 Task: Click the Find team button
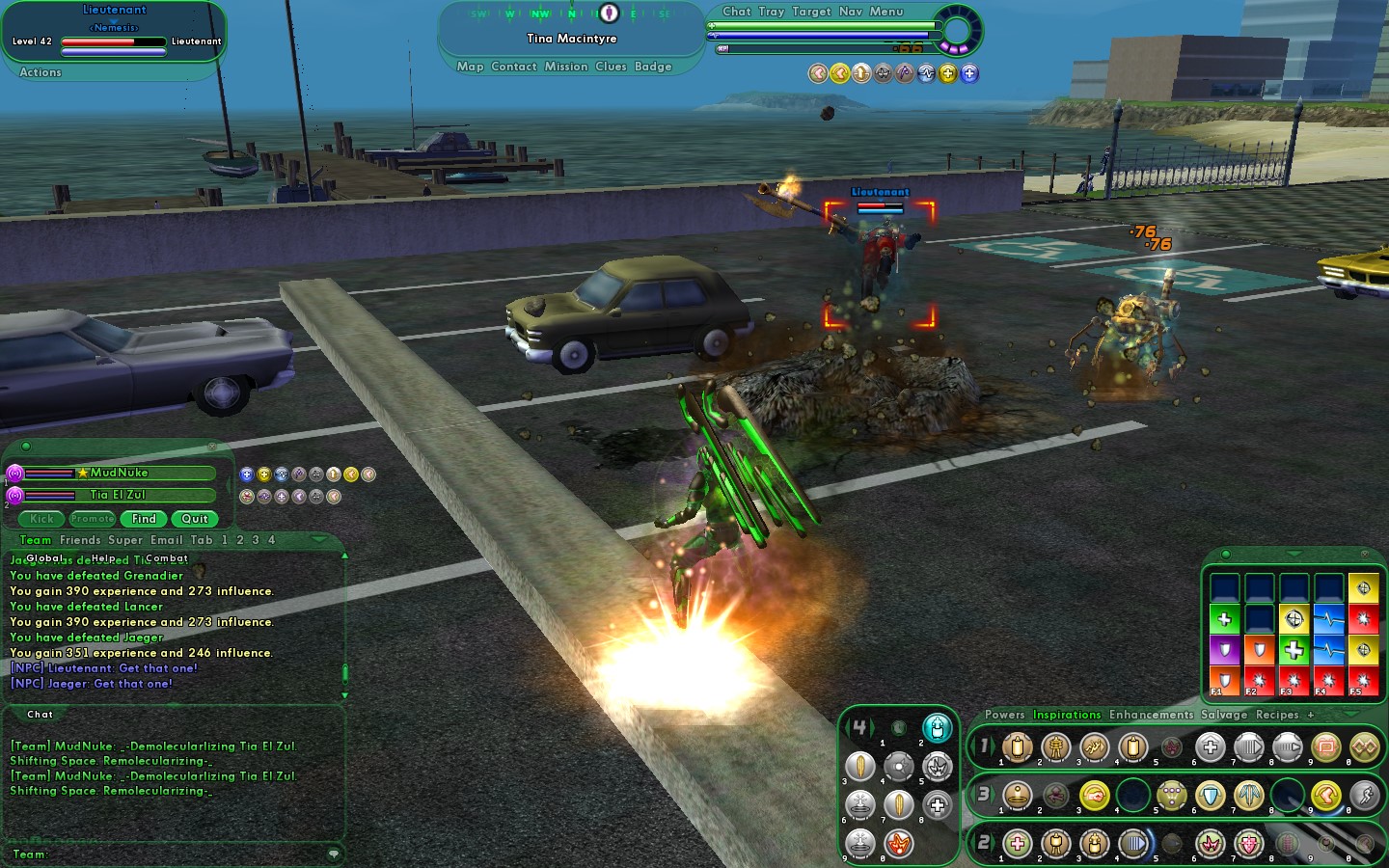pyautogui.click(x=144, y=519)
